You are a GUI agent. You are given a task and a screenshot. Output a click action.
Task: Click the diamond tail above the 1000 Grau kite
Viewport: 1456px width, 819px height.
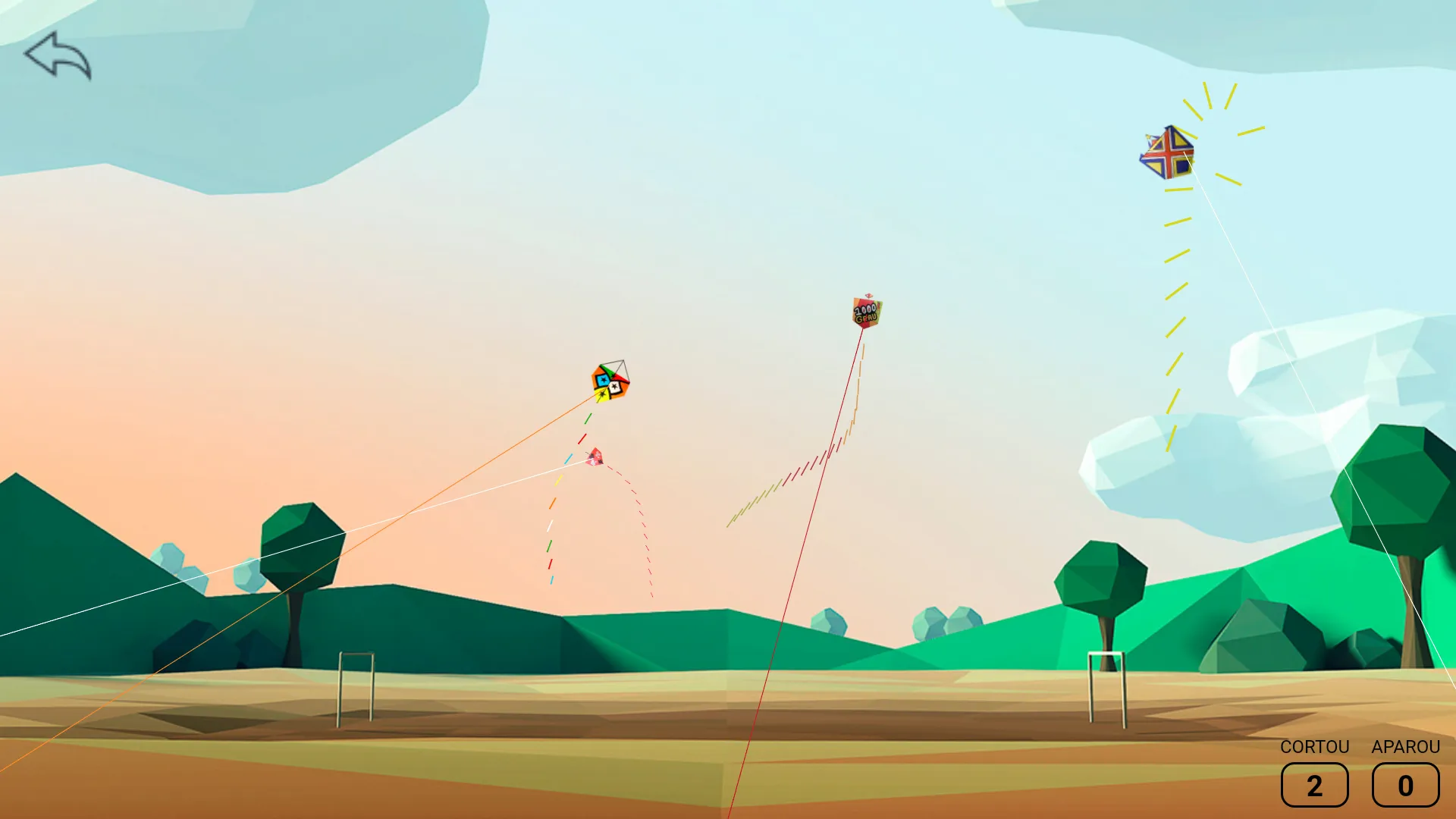coord(868,296)
